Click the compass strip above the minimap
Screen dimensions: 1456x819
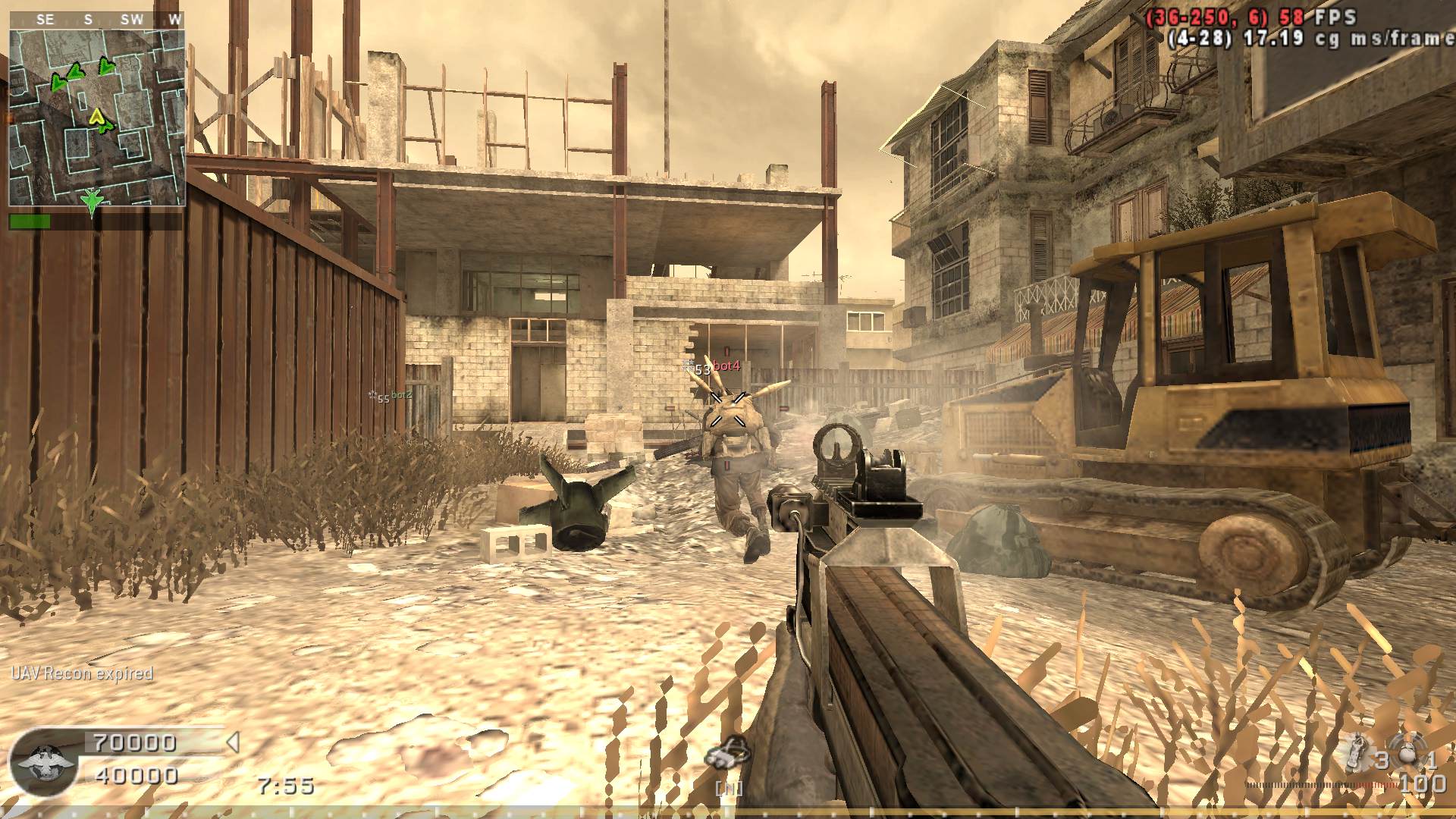pos(97,20)
